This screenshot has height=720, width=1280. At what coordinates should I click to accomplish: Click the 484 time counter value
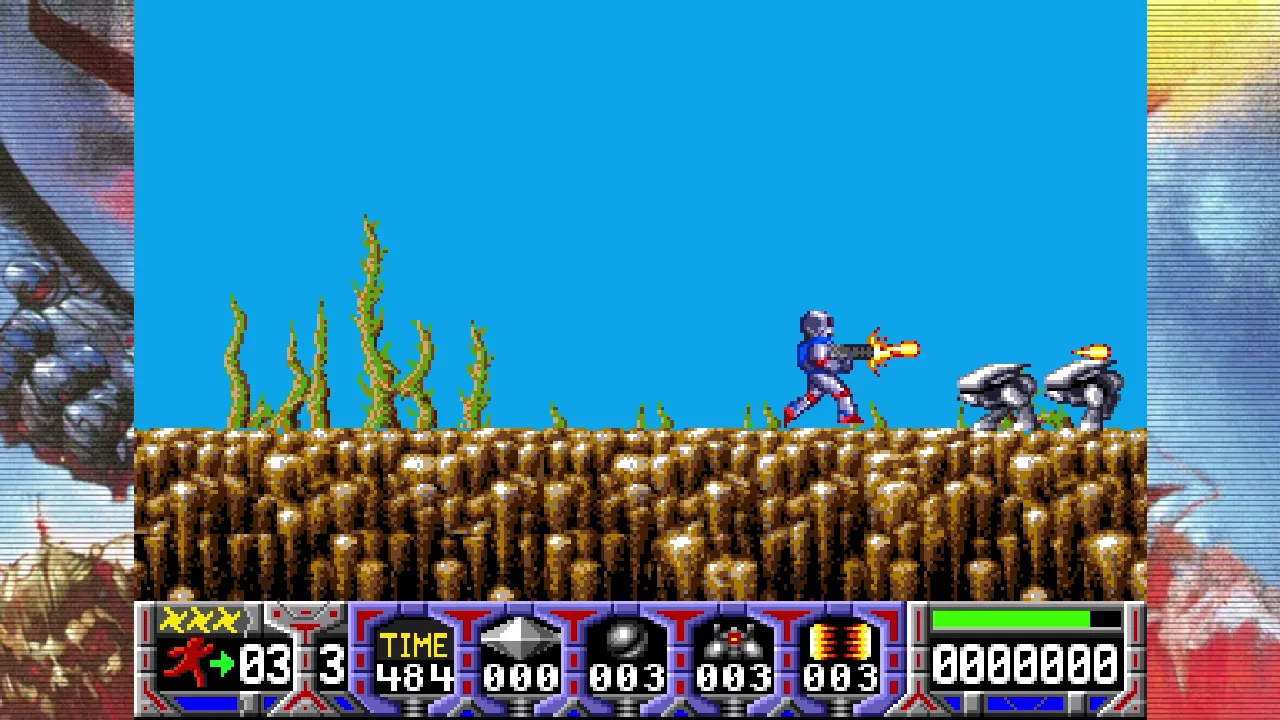point(413,676)
